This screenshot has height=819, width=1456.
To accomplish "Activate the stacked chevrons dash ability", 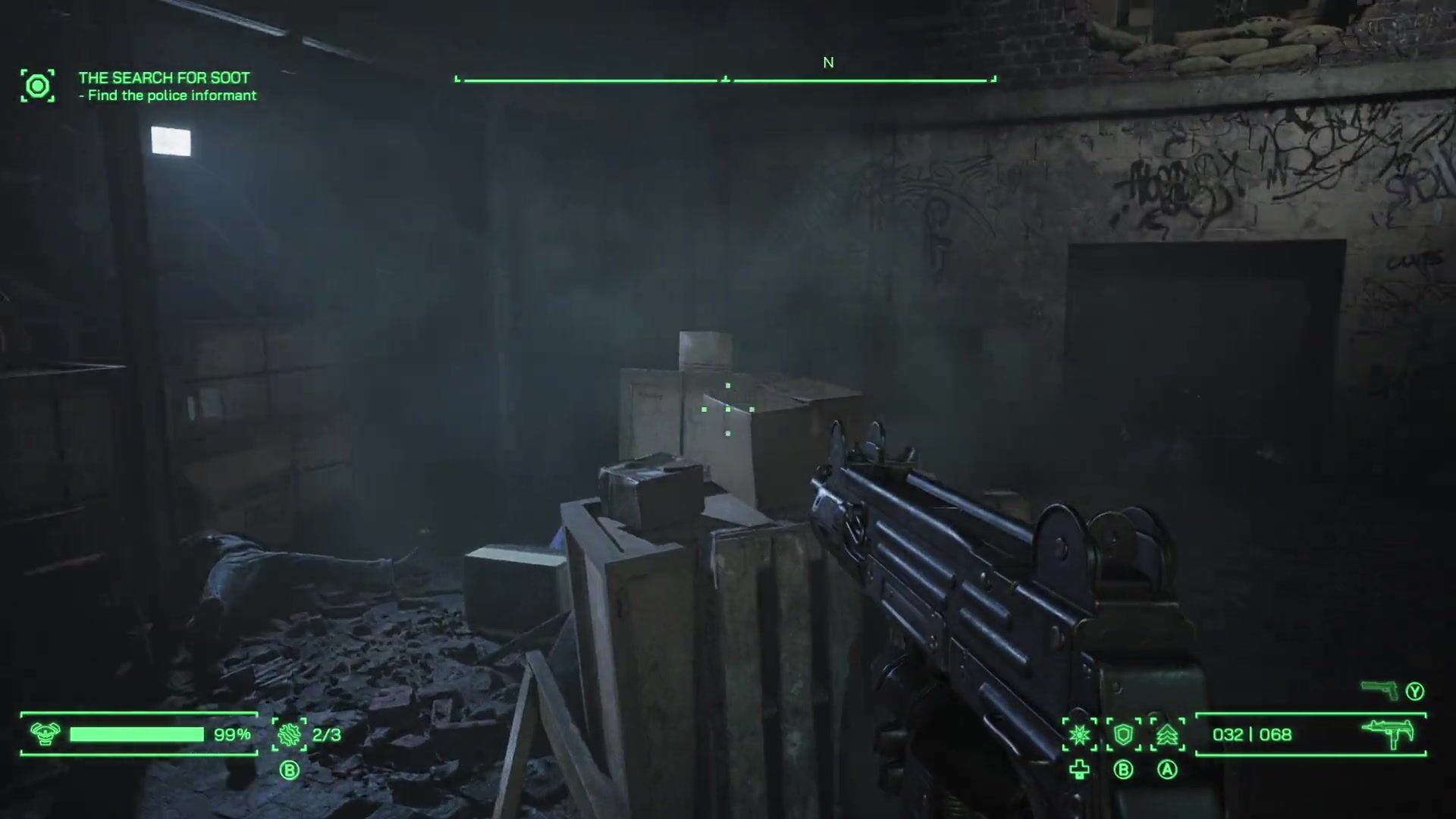I will (x=1167, y=734).
